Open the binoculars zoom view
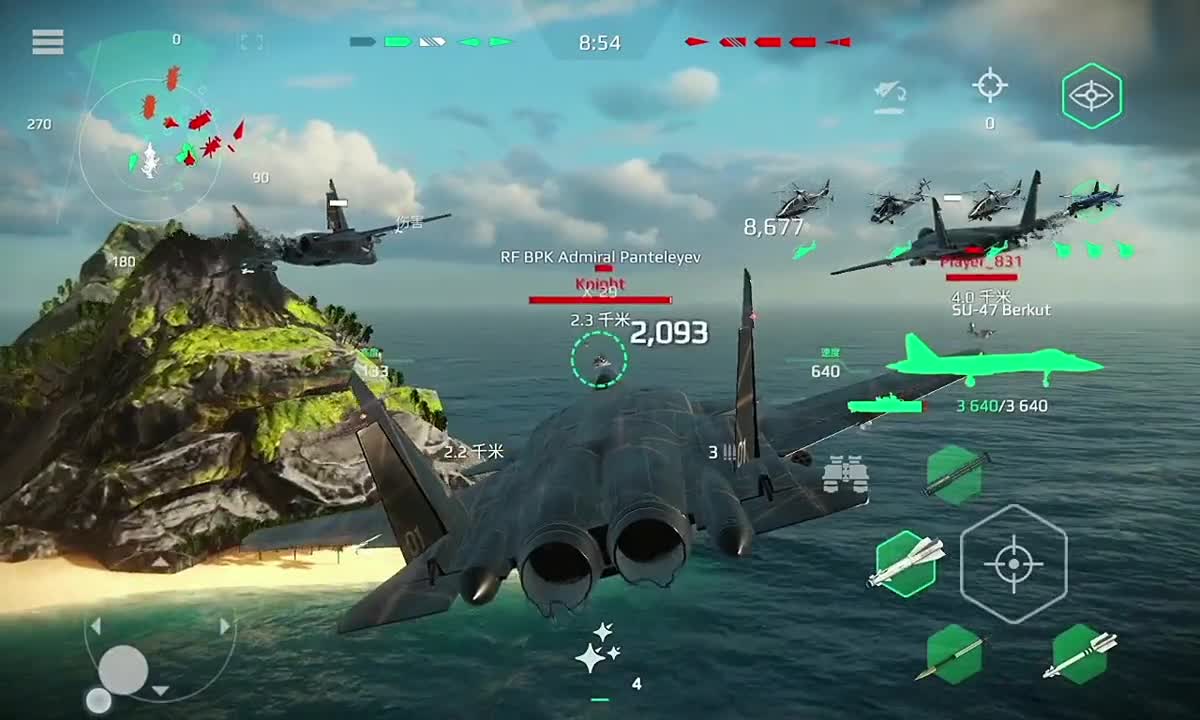 845,474
